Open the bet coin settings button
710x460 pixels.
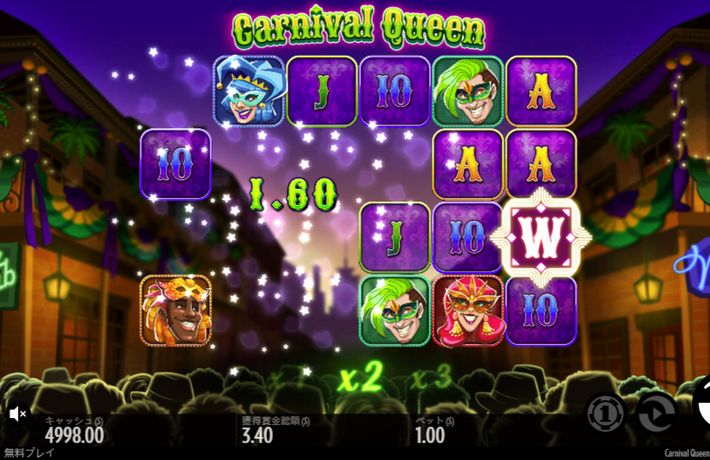point(606,412)
